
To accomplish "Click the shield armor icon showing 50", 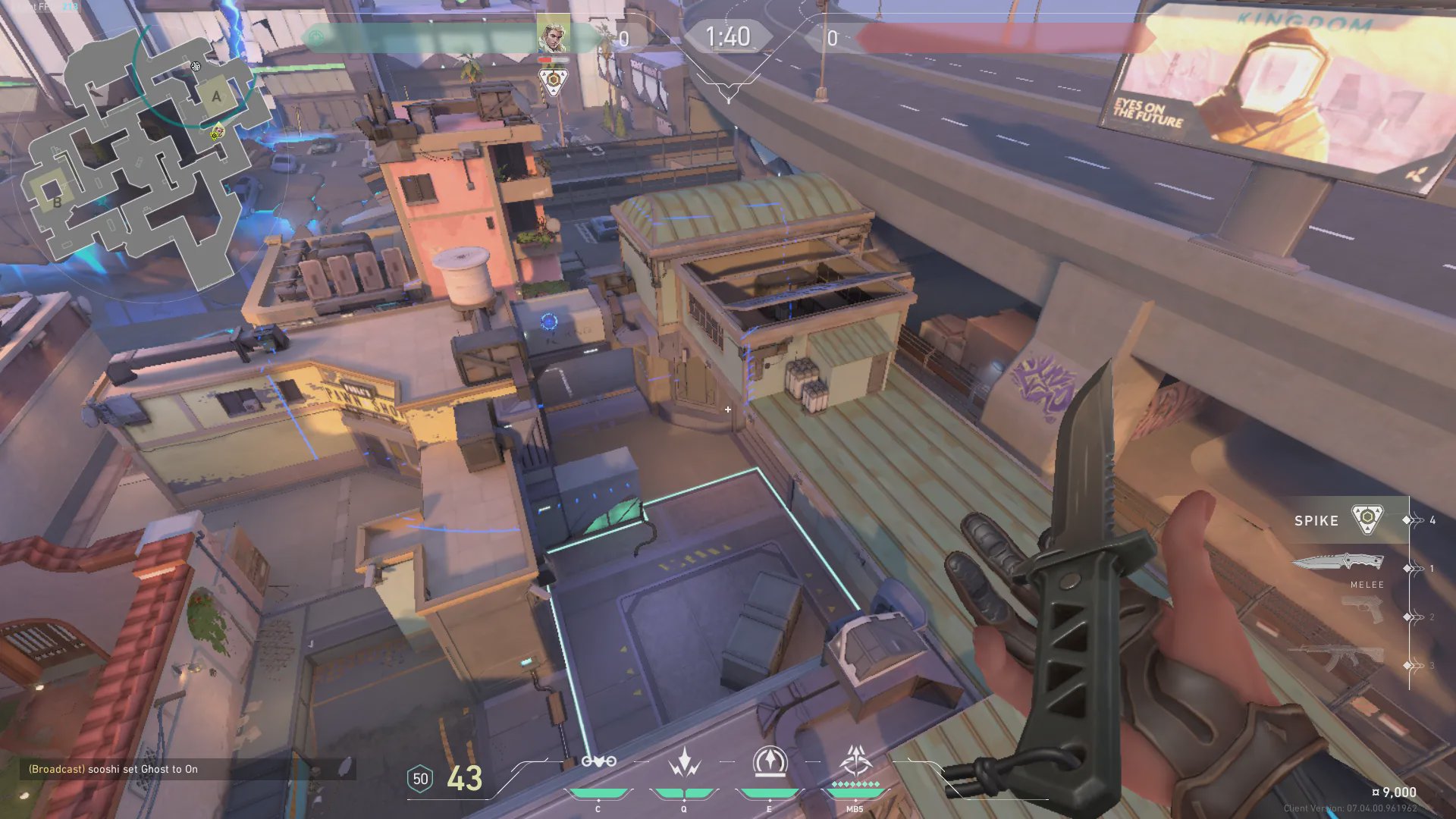I will tap(420, 779).
